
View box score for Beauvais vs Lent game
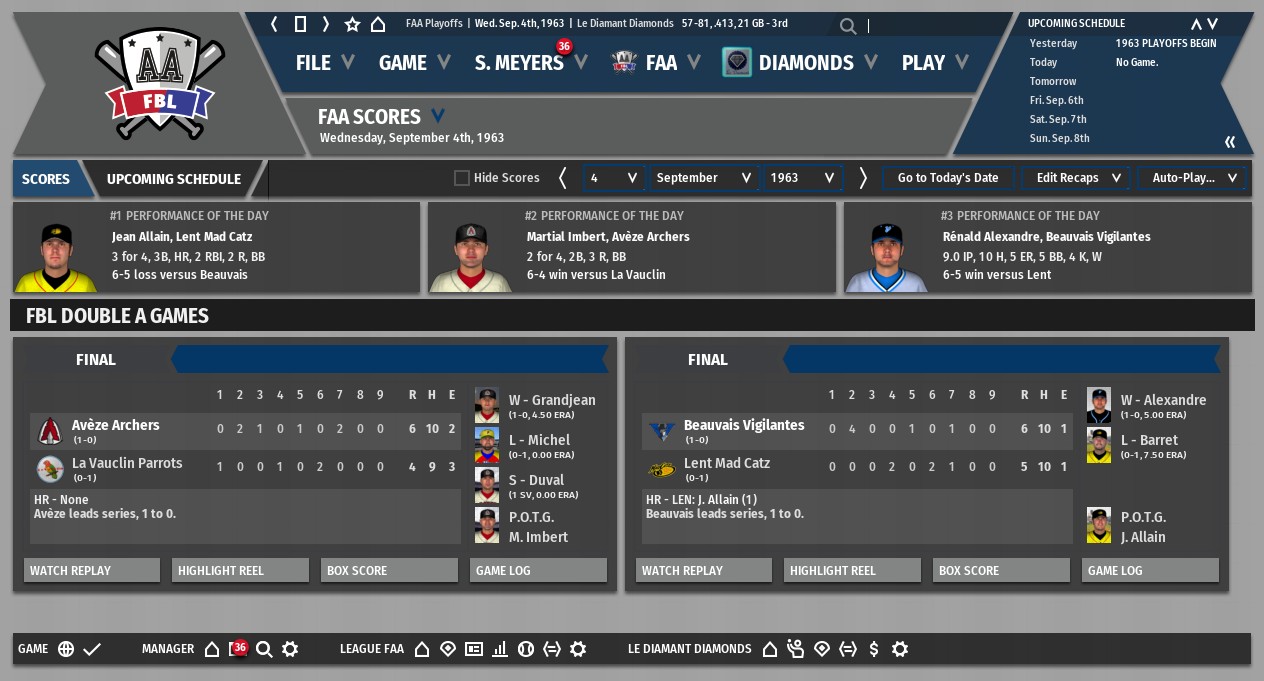[x=1002, y=571]
